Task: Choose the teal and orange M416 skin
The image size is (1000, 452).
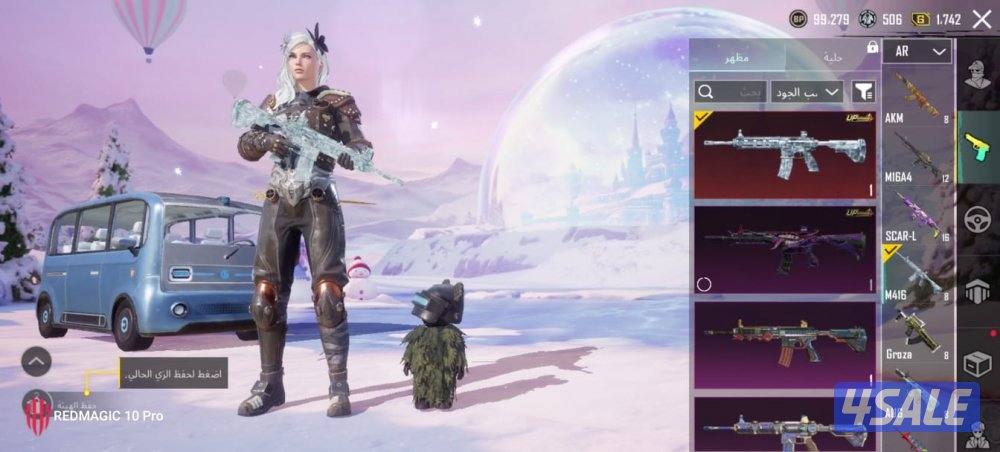Action: [784, 343]
